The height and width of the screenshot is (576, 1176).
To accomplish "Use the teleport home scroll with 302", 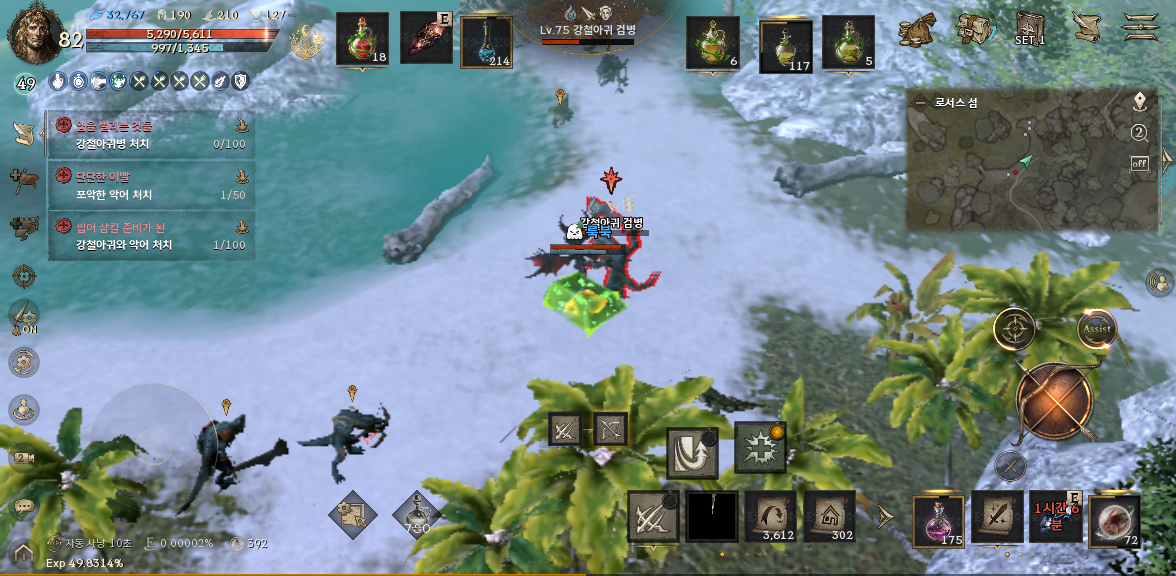I will tap(830, 515).
